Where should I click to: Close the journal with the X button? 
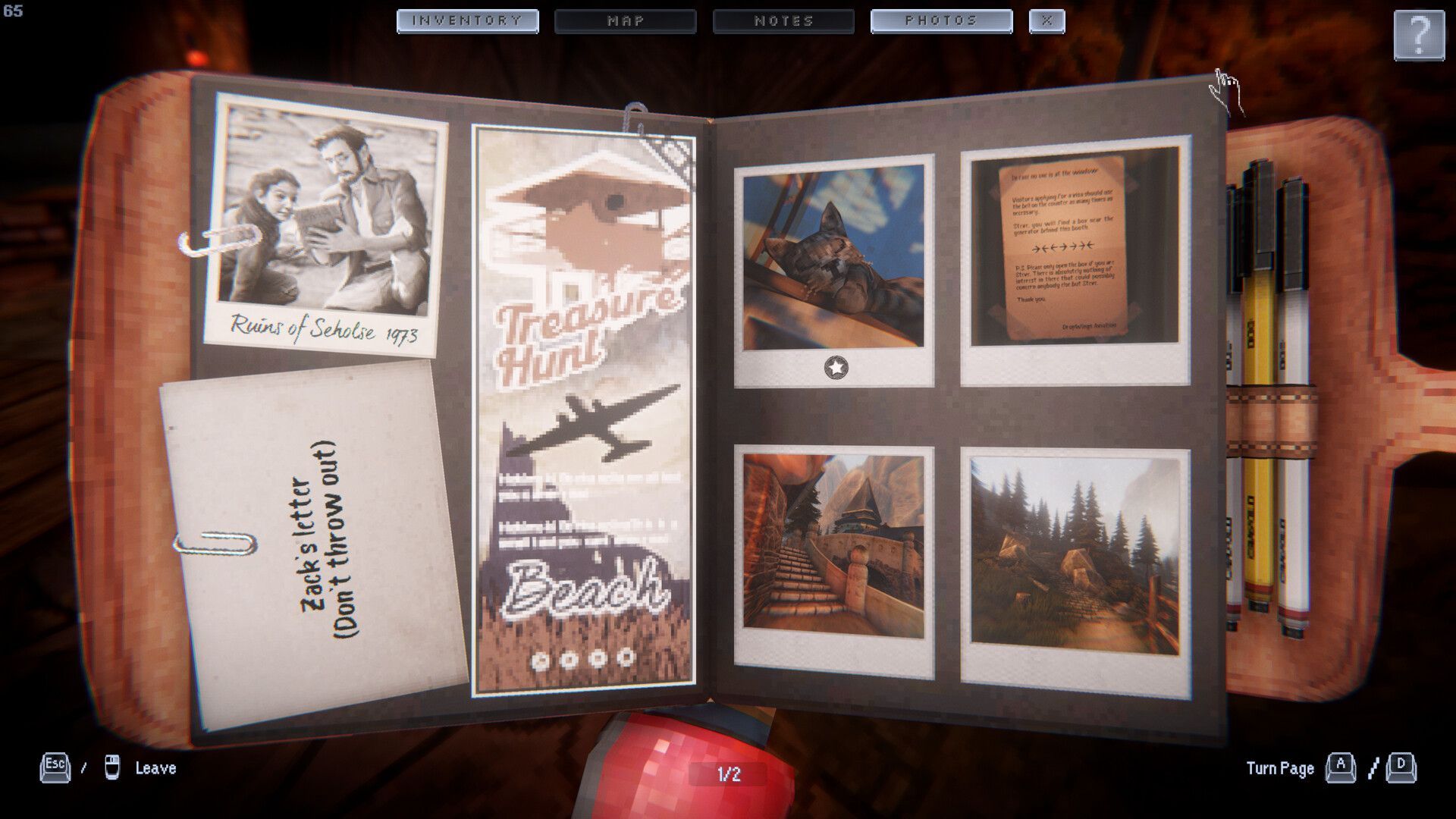(1046, 21)
